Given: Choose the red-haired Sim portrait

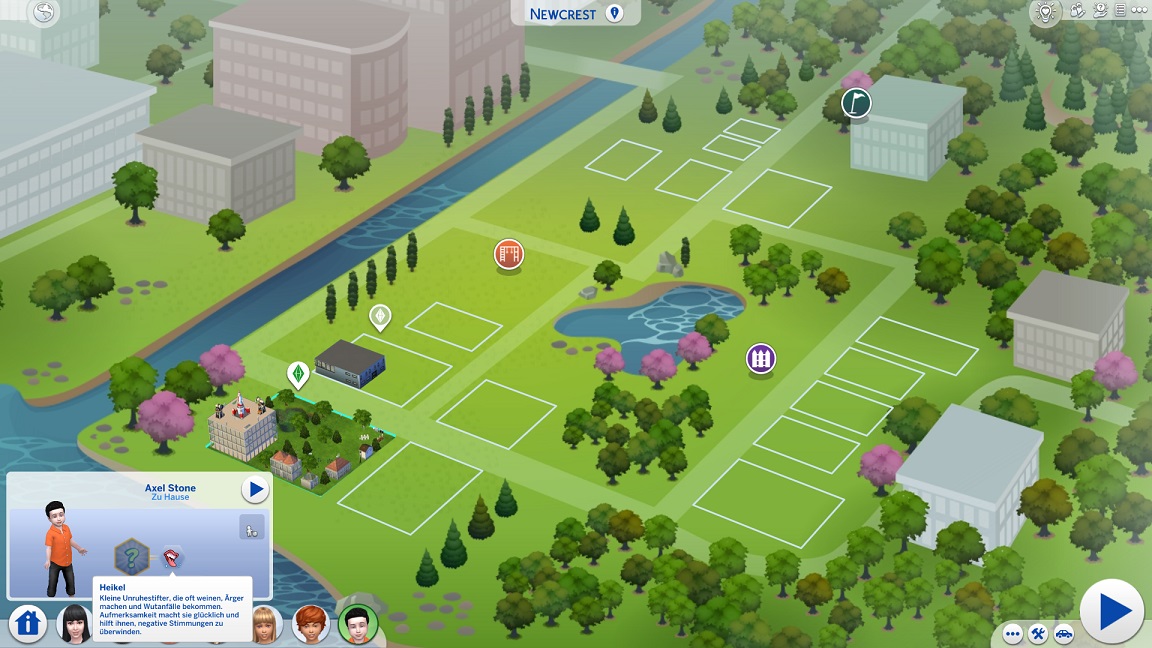Looking at the screenshot, I should coord(311,624).
